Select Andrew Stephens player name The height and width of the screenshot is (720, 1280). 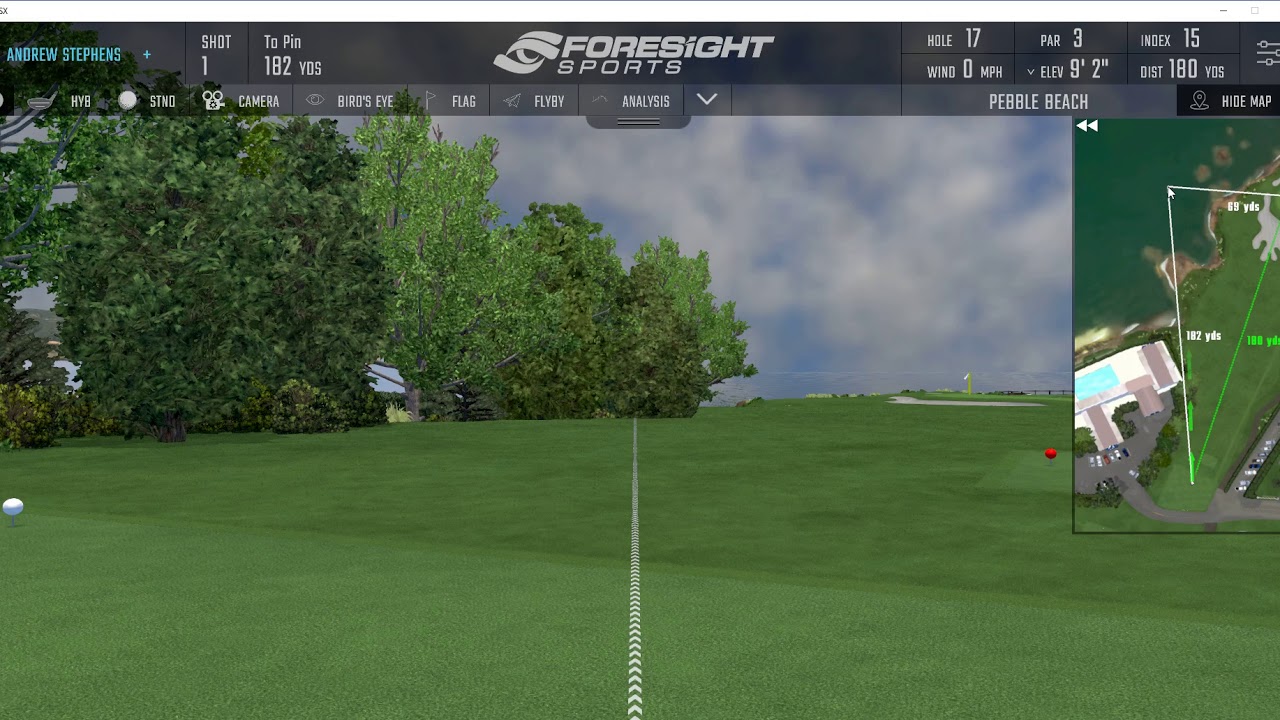pos(64,55)
